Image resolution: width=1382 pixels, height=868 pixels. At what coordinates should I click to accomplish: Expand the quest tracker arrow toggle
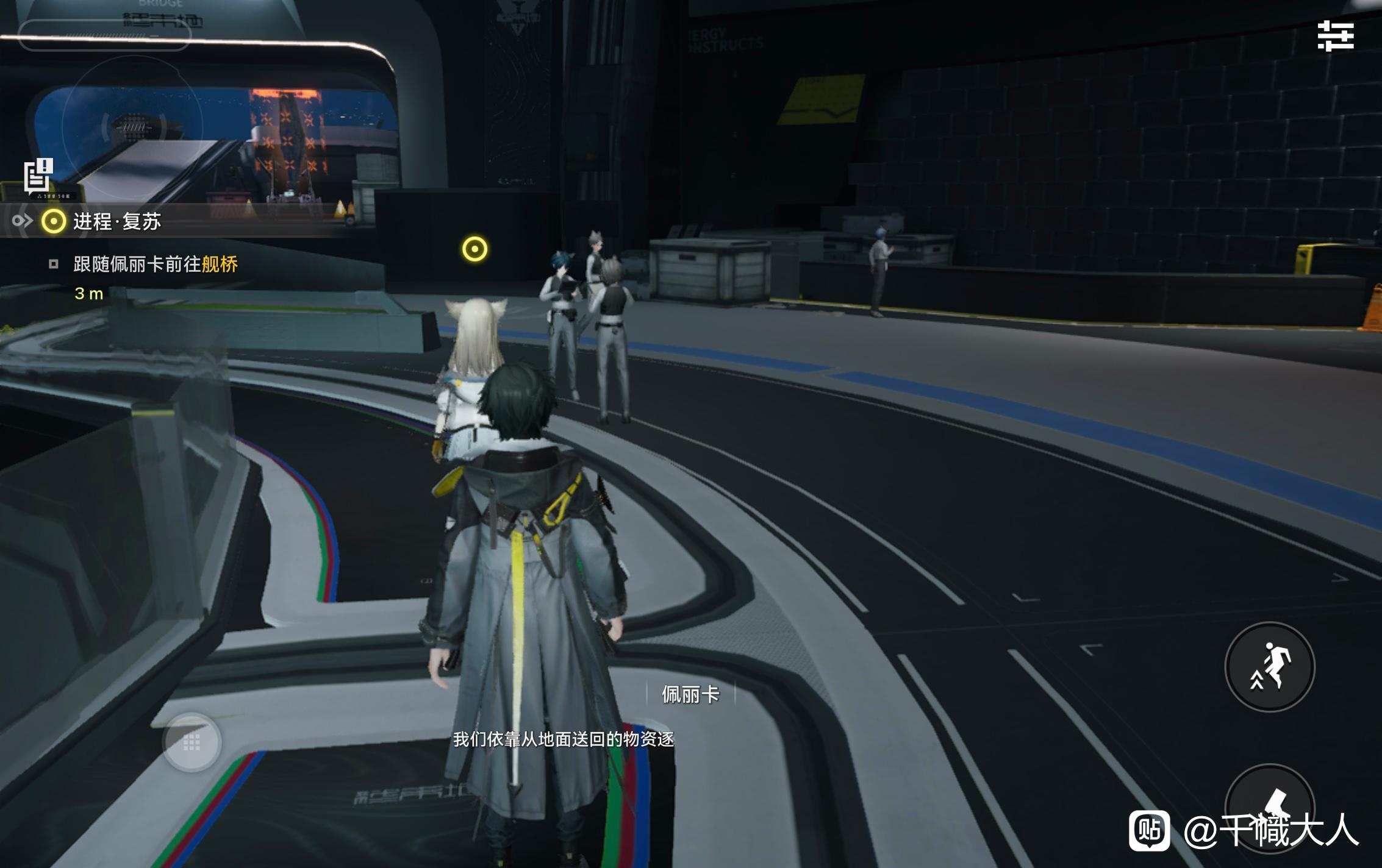click(x=21, y=221)
